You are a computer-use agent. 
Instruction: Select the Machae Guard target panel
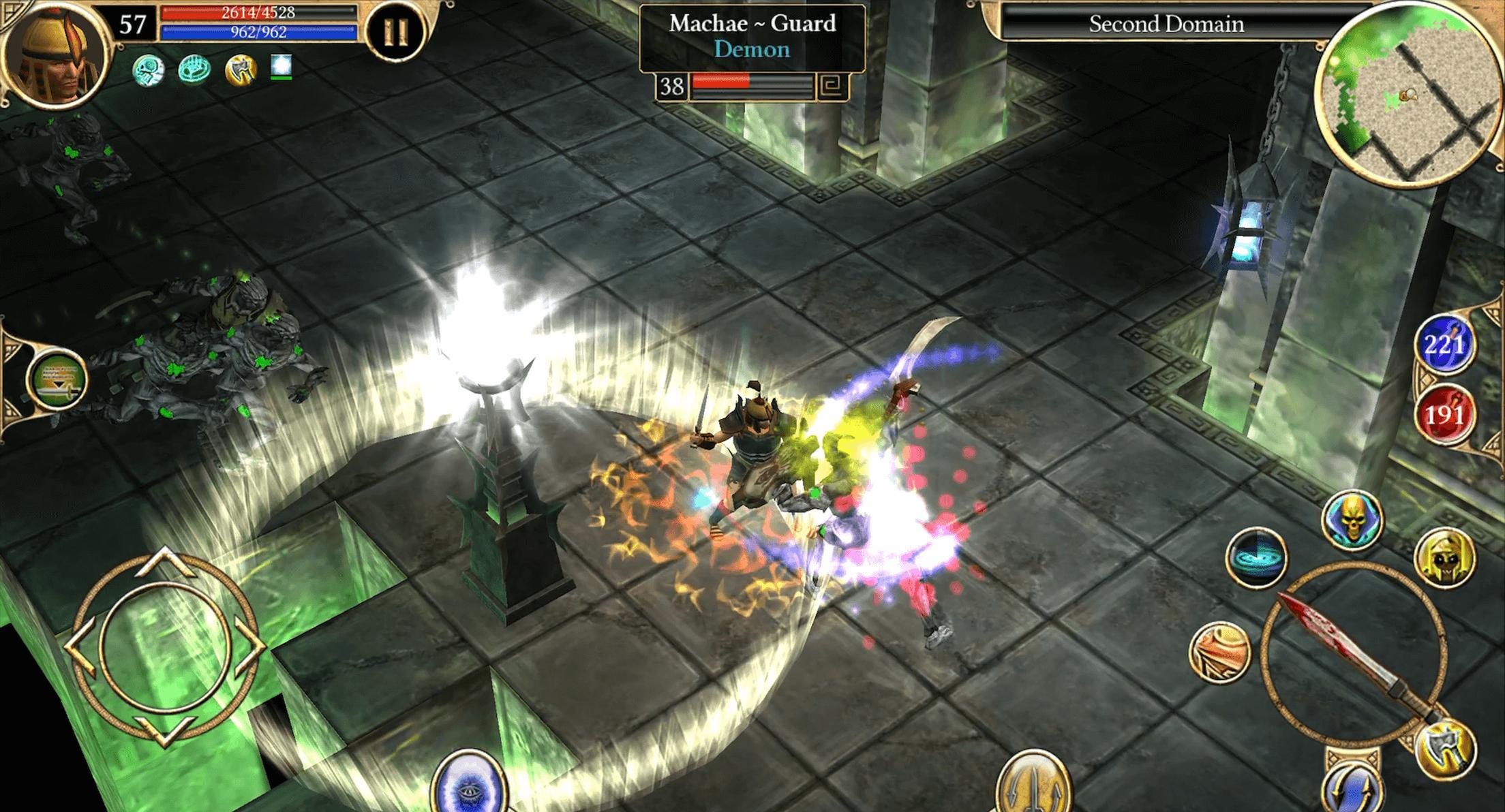tap(752, 38)
